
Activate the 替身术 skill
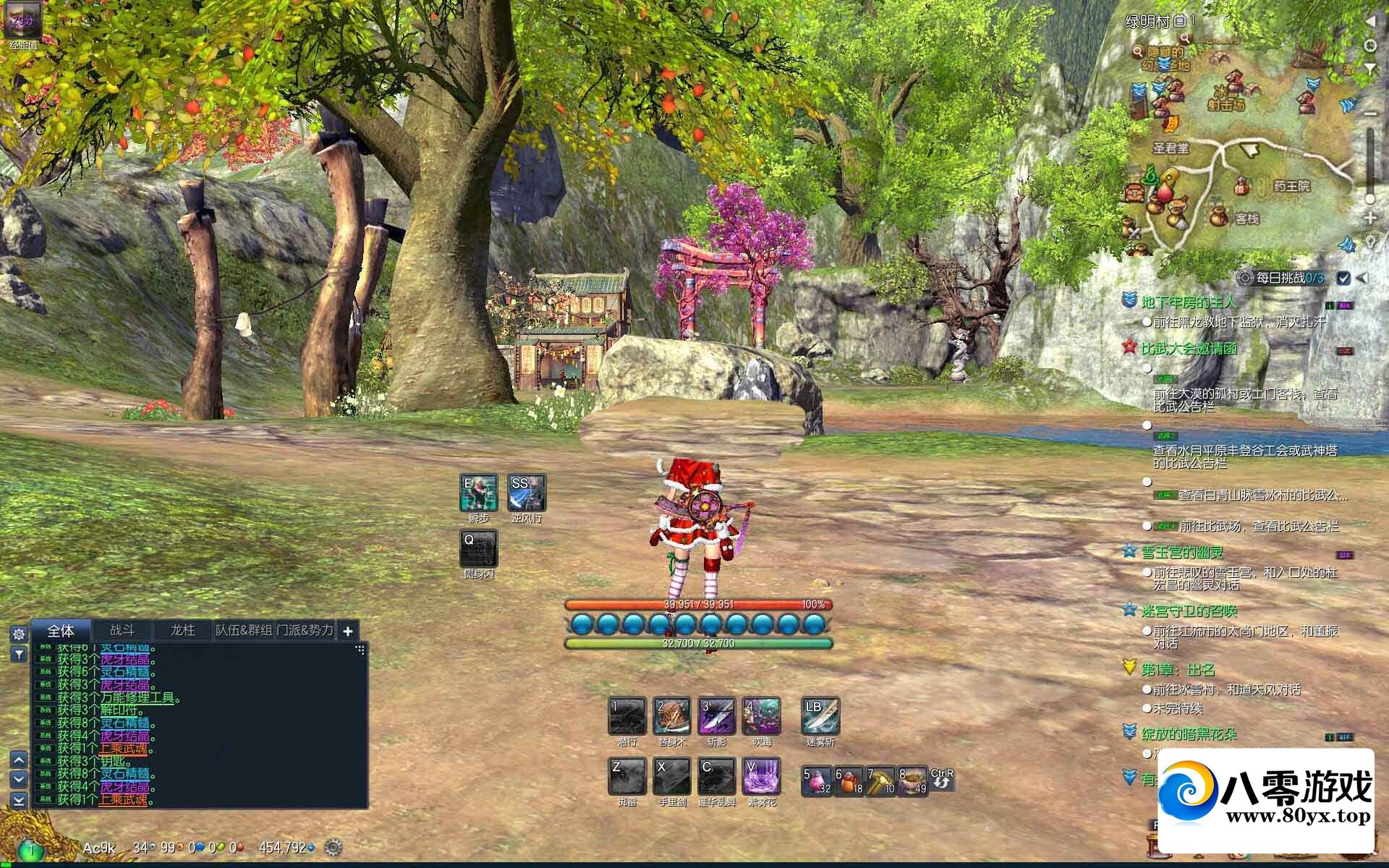point(672,716)
